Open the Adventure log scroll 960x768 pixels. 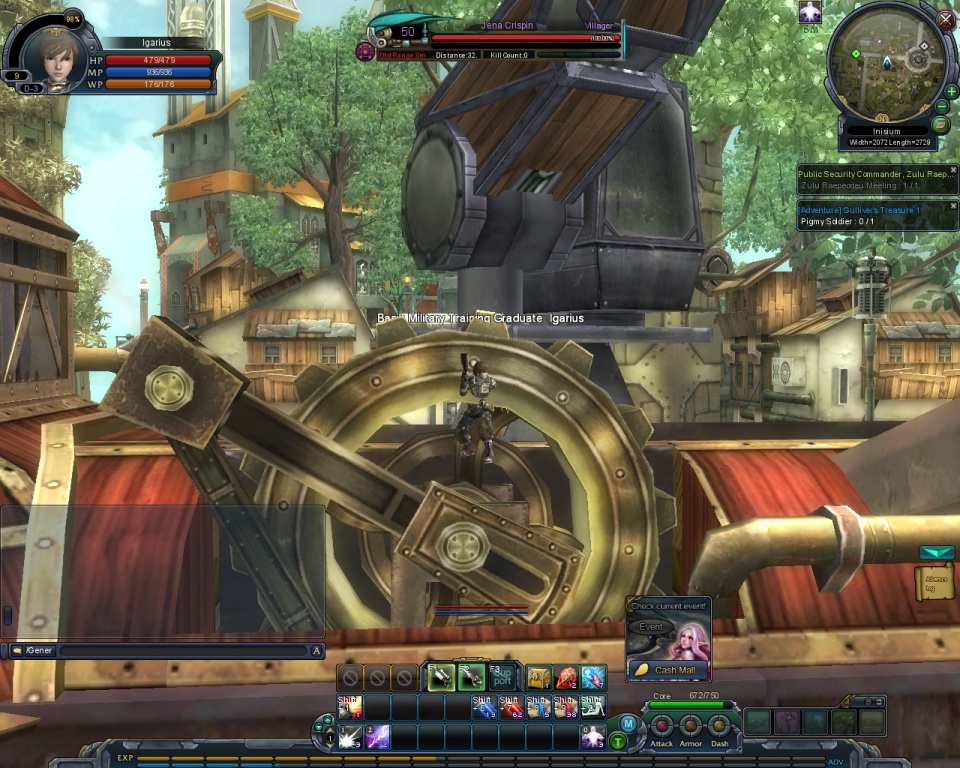click(x=934, y=582)
